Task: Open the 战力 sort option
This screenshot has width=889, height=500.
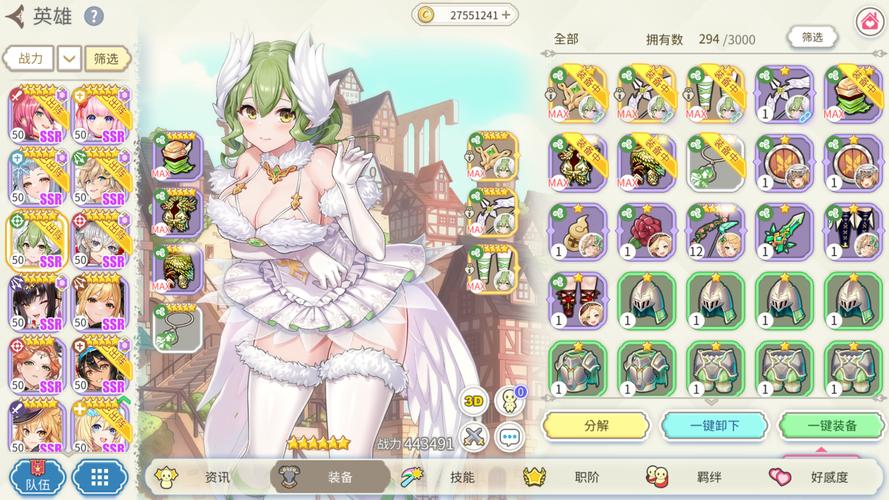Action: (29, 58)
